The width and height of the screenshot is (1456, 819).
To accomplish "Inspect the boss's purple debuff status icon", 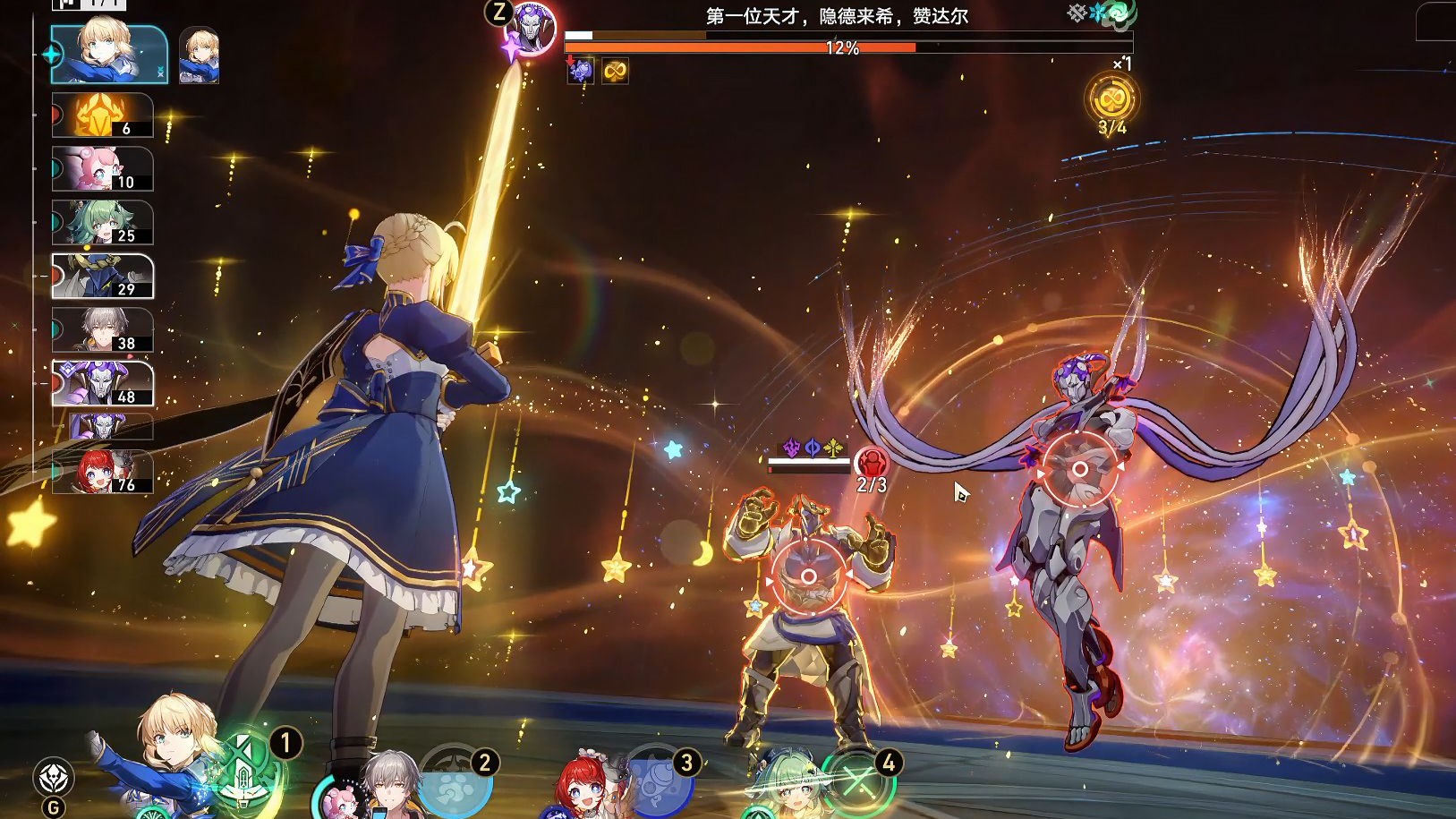I will [x=581, y=71].
